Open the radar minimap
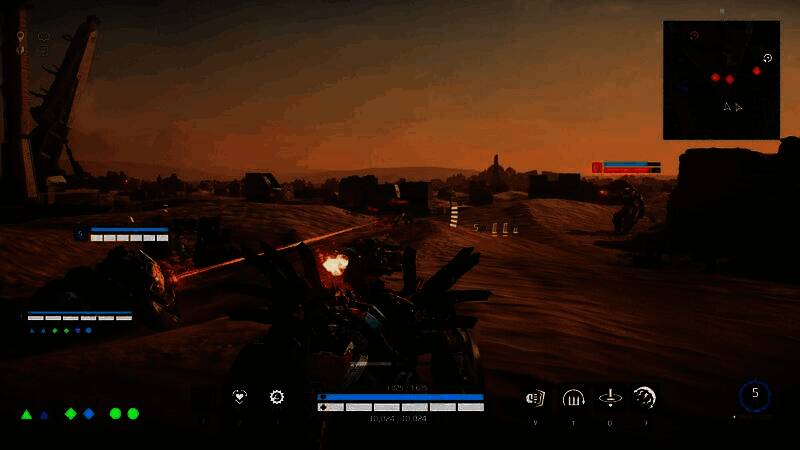 (721, 80)
